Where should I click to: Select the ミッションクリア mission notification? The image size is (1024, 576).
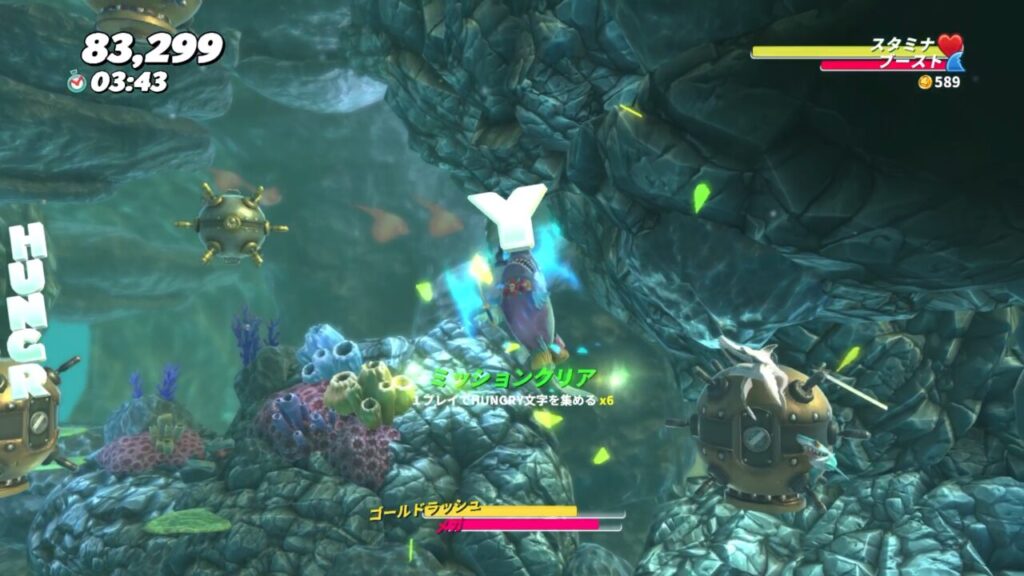(x=514, y=388)
